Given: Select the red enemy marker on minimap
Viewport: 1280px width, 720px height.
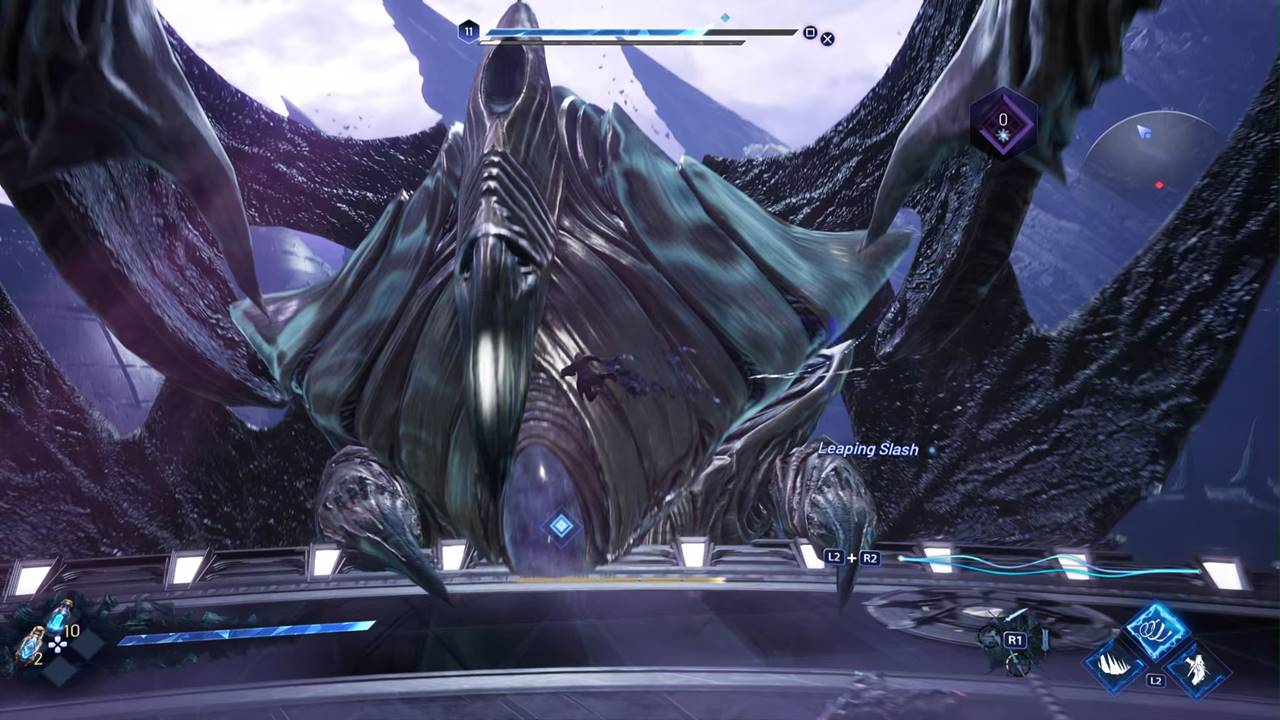Looking at the screenshot, I should [x=1159, y=185].
